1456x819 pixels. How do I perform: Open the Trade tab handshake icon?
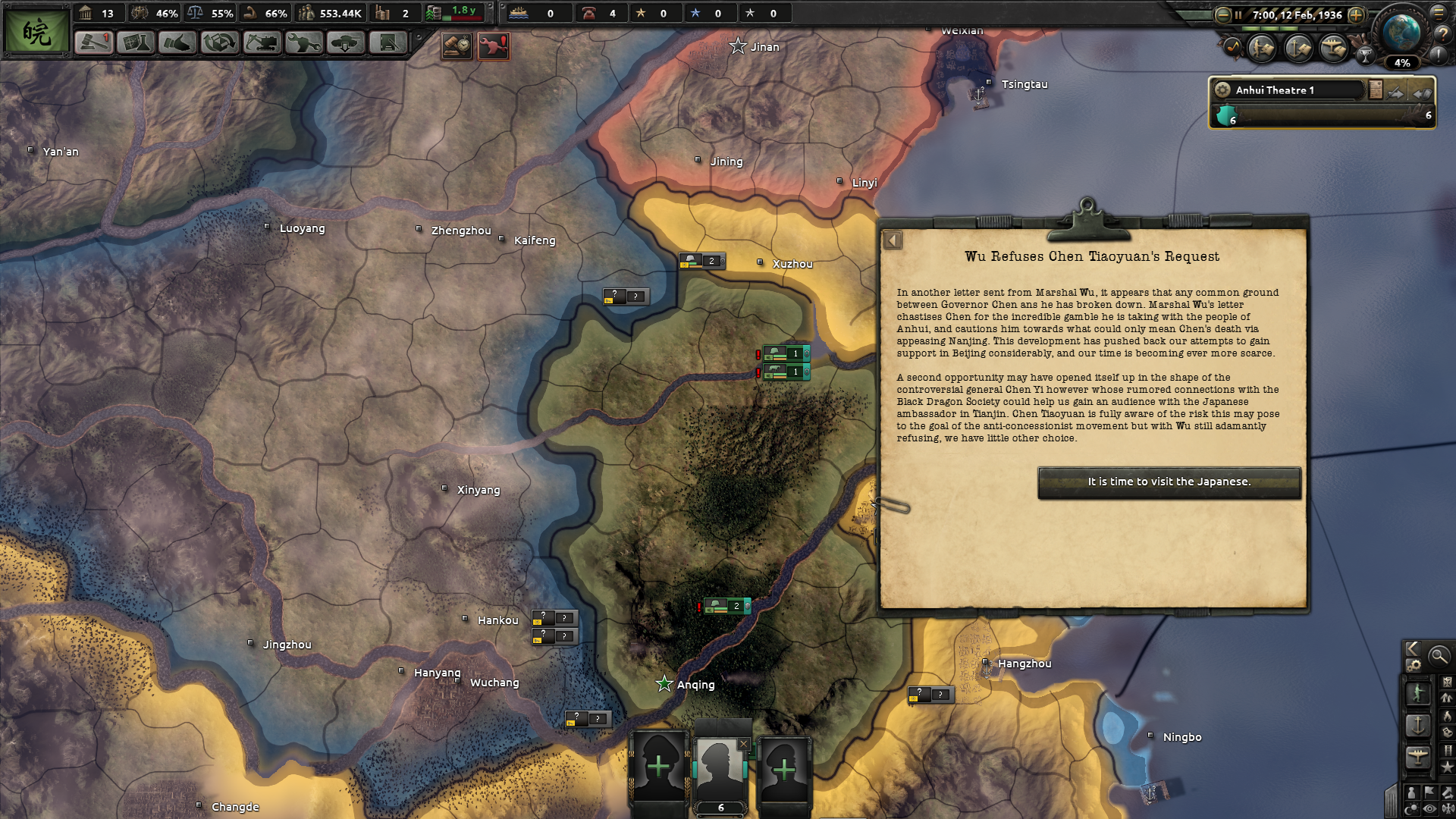[x=177, y=43]
